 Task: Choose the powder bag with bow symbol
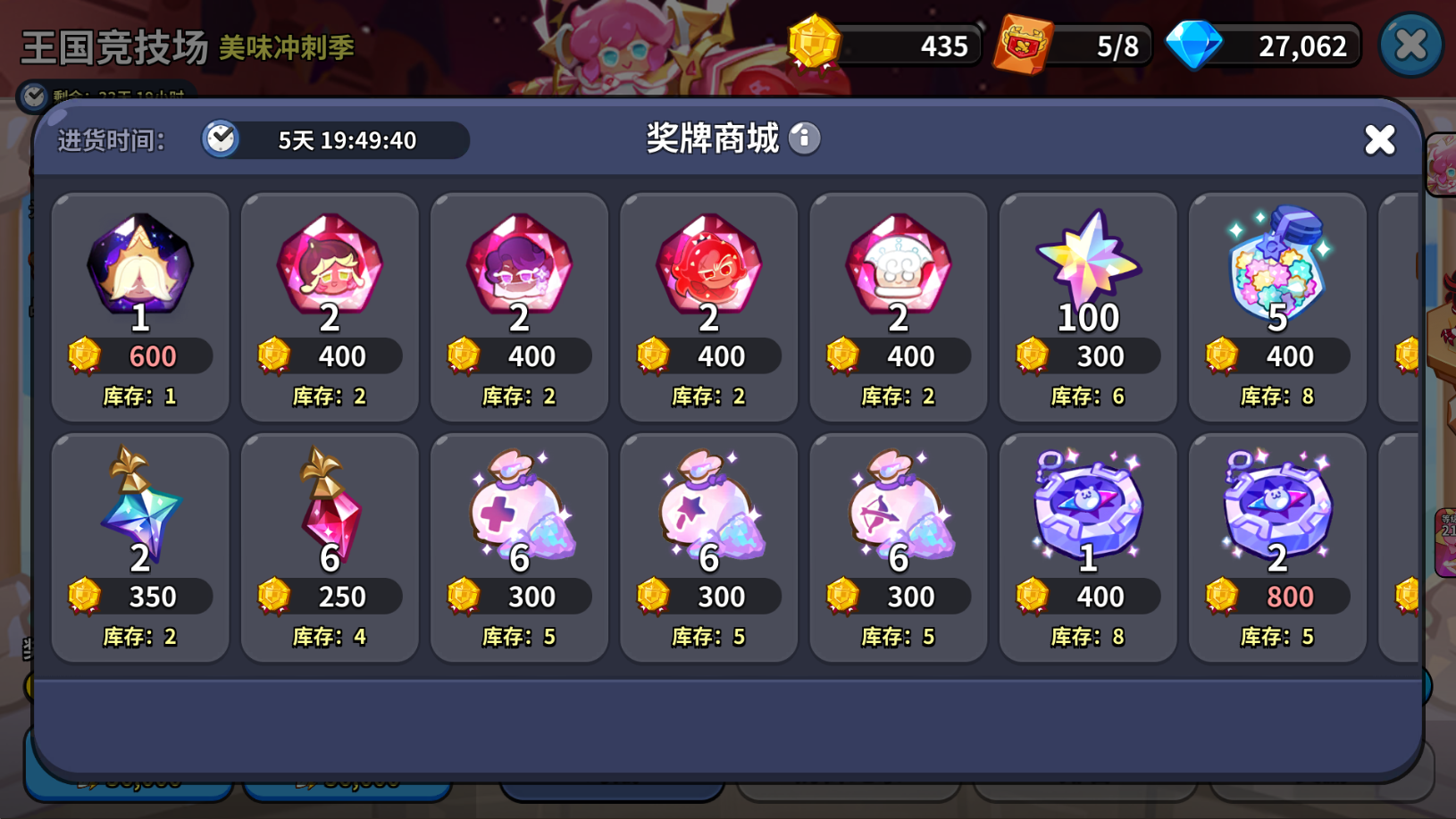898,547
